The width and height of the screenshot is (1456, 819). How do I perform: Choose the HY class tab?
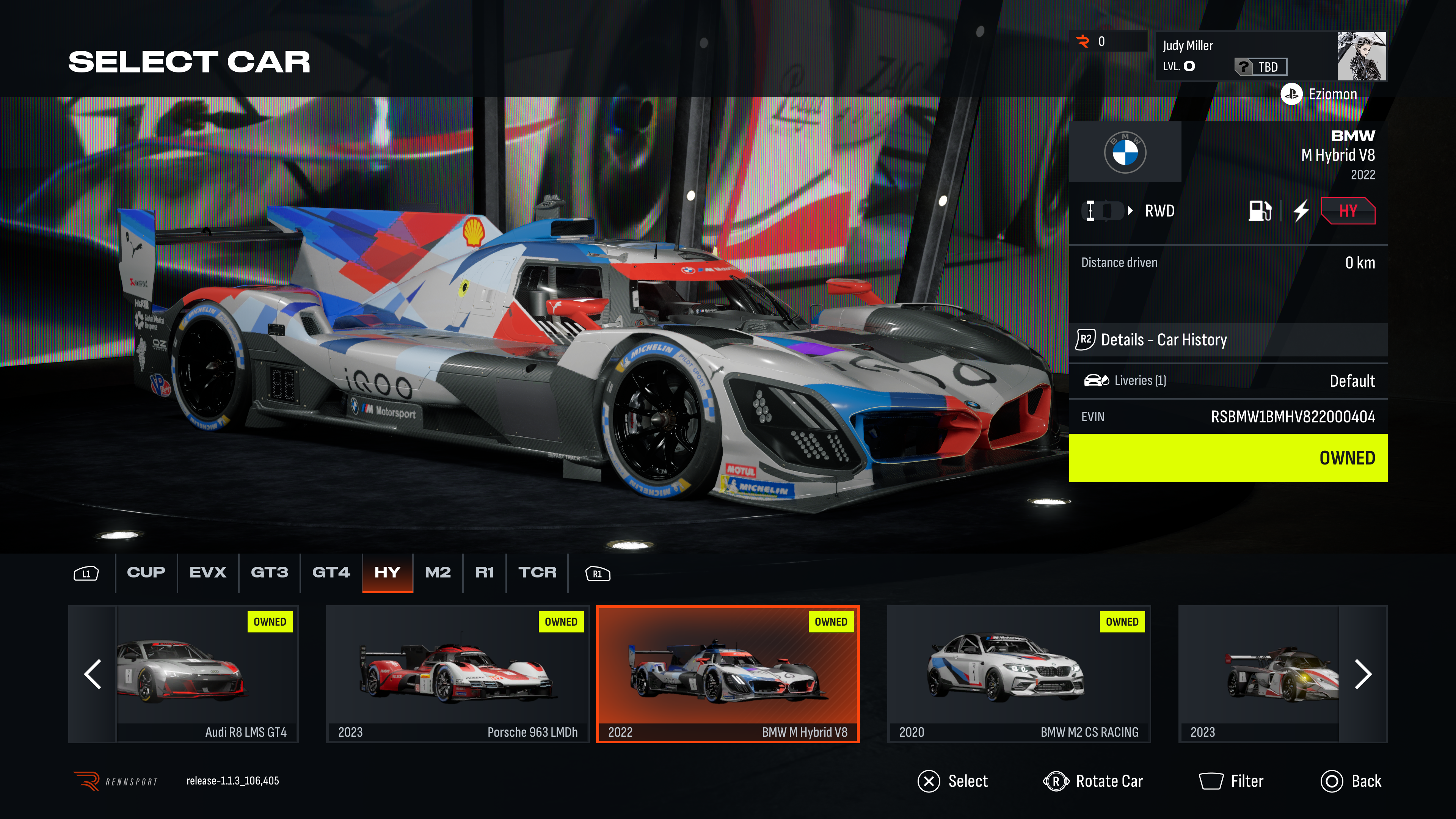point(387,573)
